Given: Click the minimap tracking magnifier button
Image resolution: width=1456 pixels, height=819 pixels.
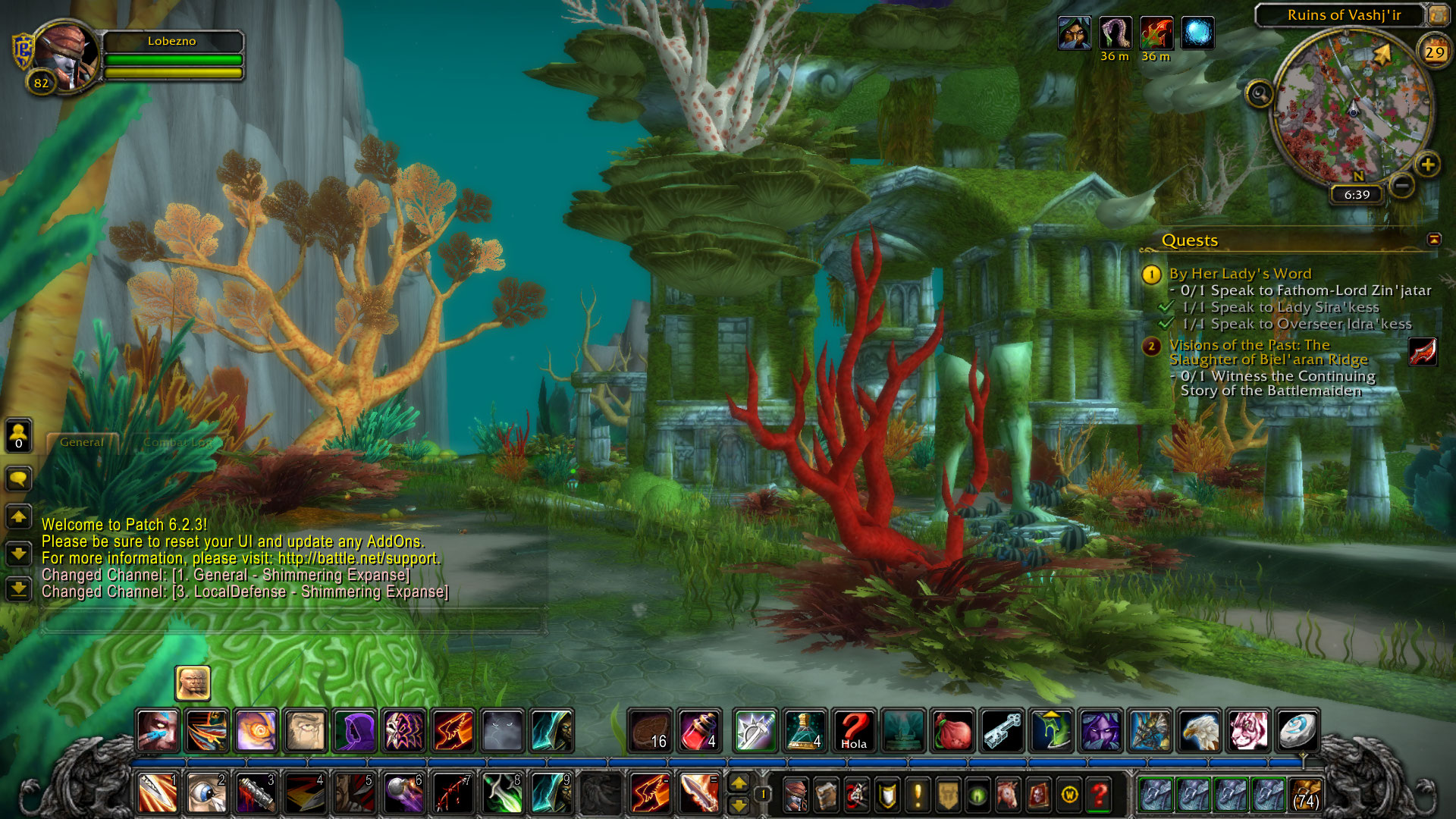Looking at the screenshot, I should [1260, 94].
